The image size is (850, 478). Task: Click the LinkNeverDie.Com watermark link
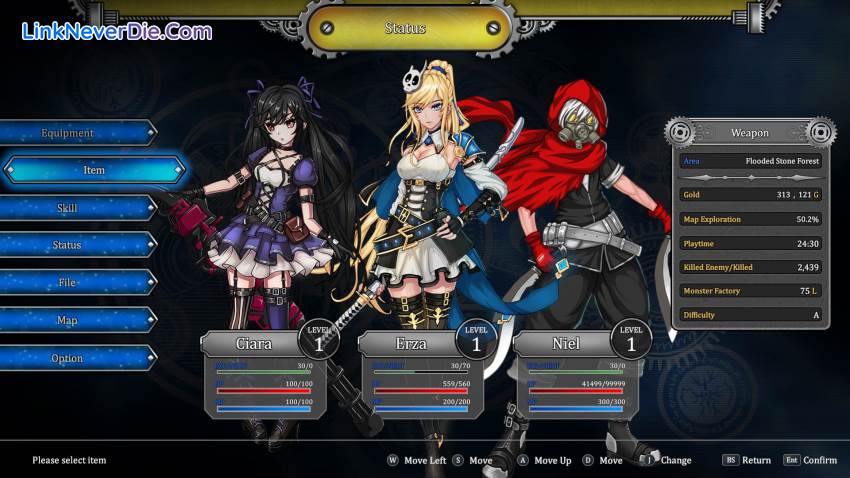(116, 31)
